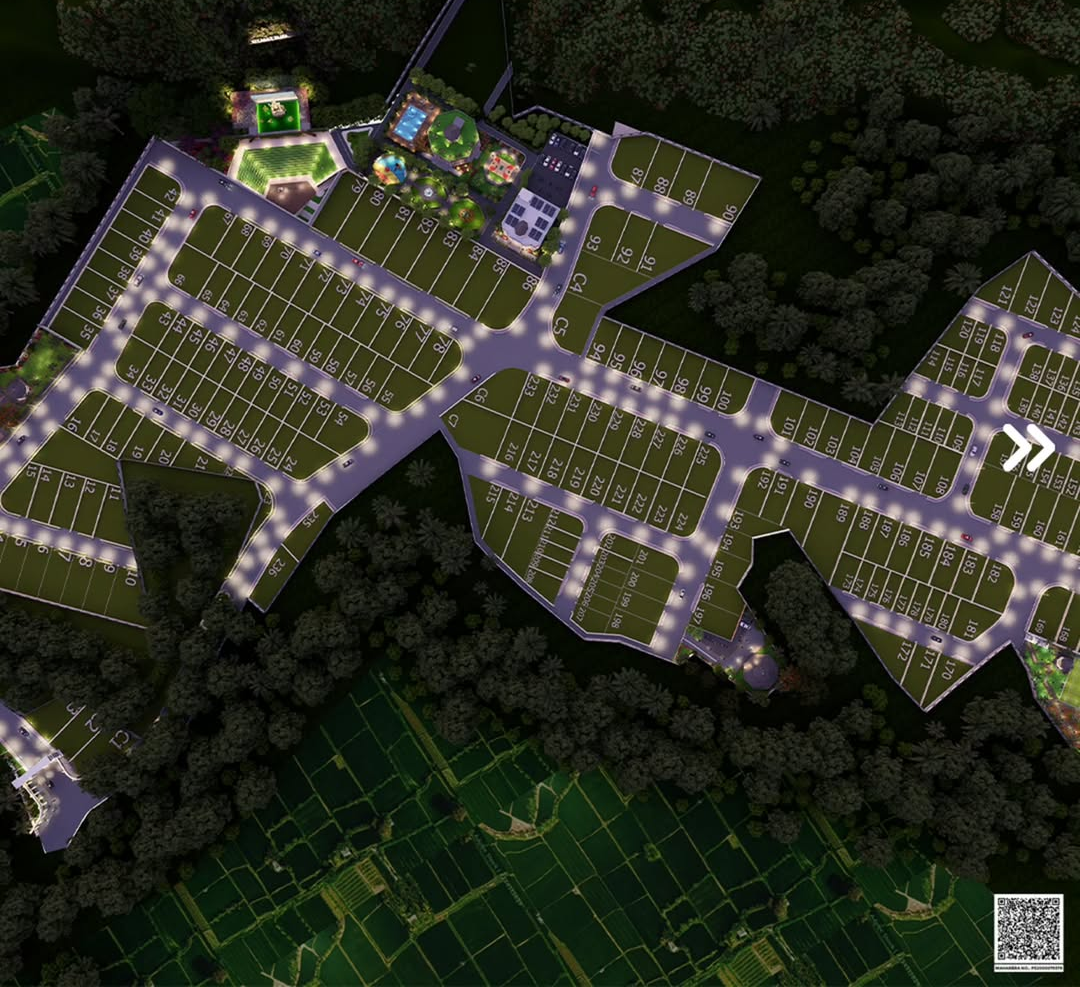The width and height of the screenshot is (1080, 987).
Task: Click the white double-chevron next arrow
Action: coord(1028,447)
